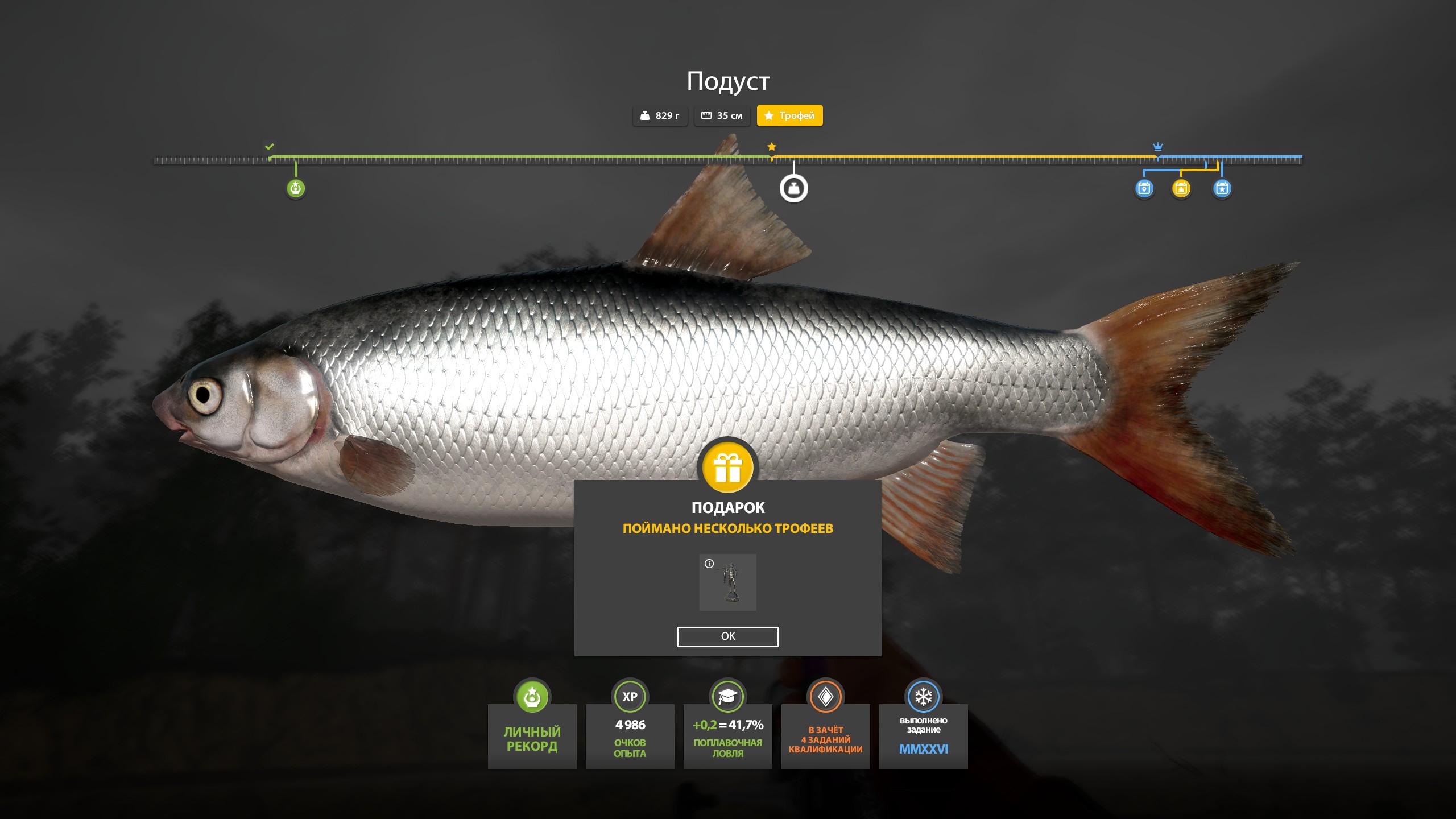Show info for the gift item
This screenshot has height=819, width=1456.
click(709, 564)
